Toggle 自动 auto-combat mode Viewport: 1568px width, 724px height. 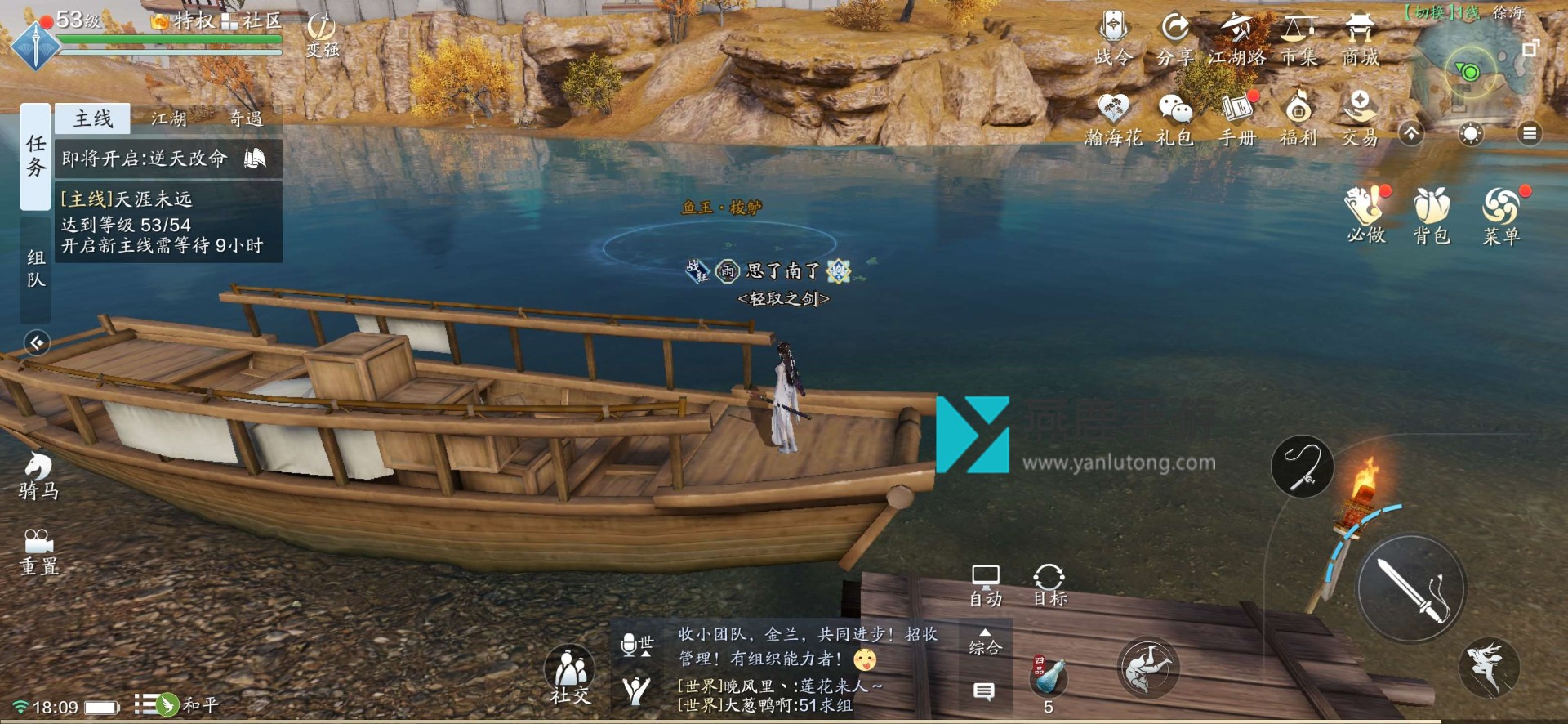[x=986, y=585]
